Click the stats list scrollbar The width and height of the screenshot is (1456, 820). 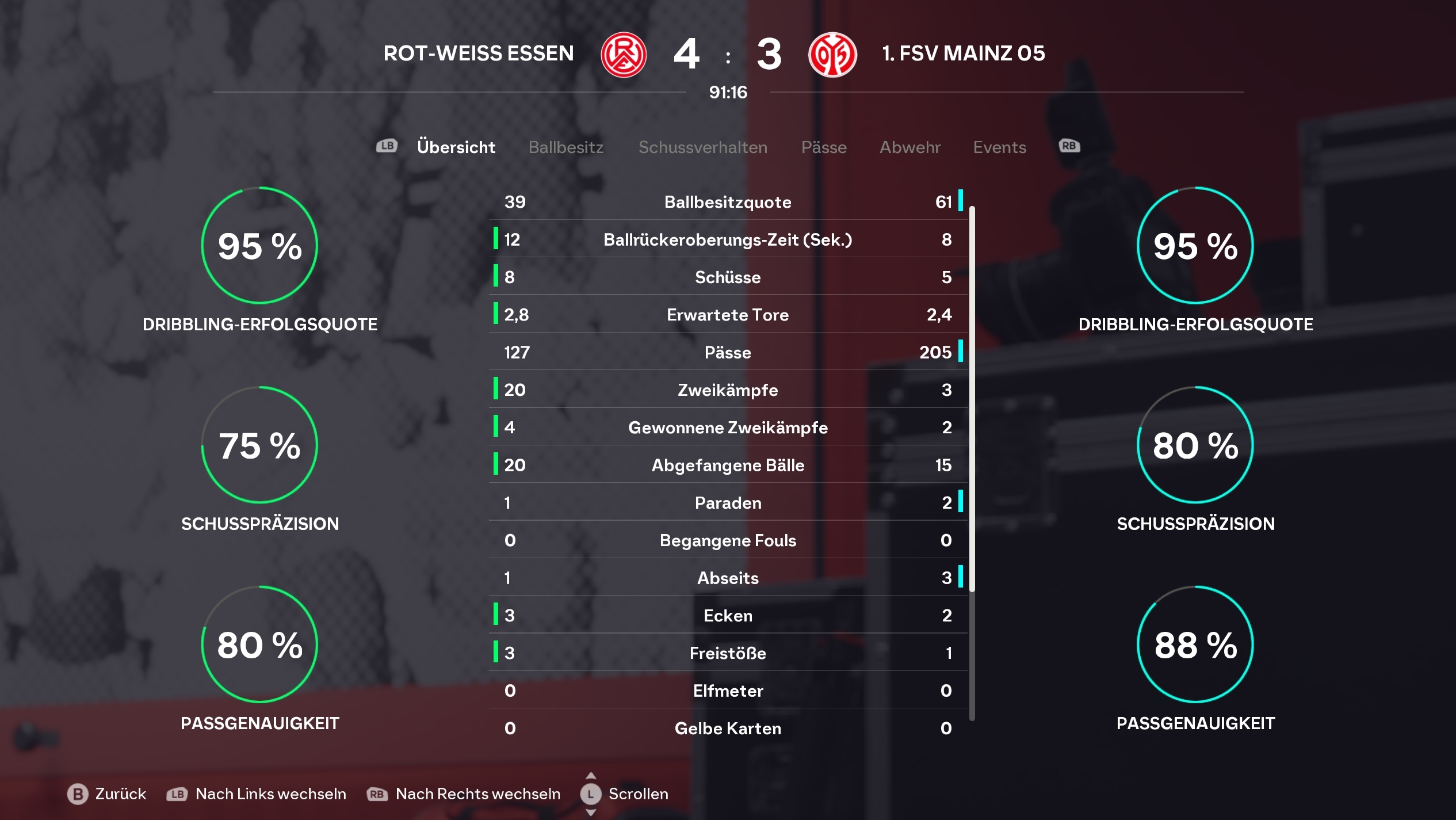(972, 398)
